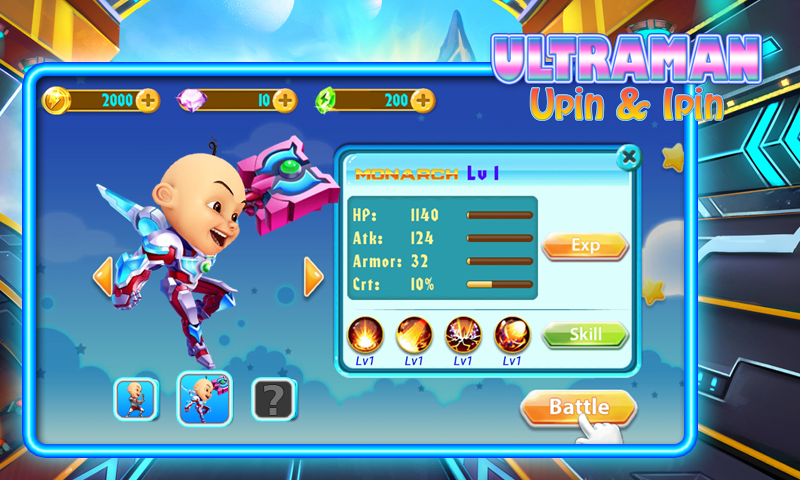
Task: Pick the spinning fireball skill icon
Action: 512,334
